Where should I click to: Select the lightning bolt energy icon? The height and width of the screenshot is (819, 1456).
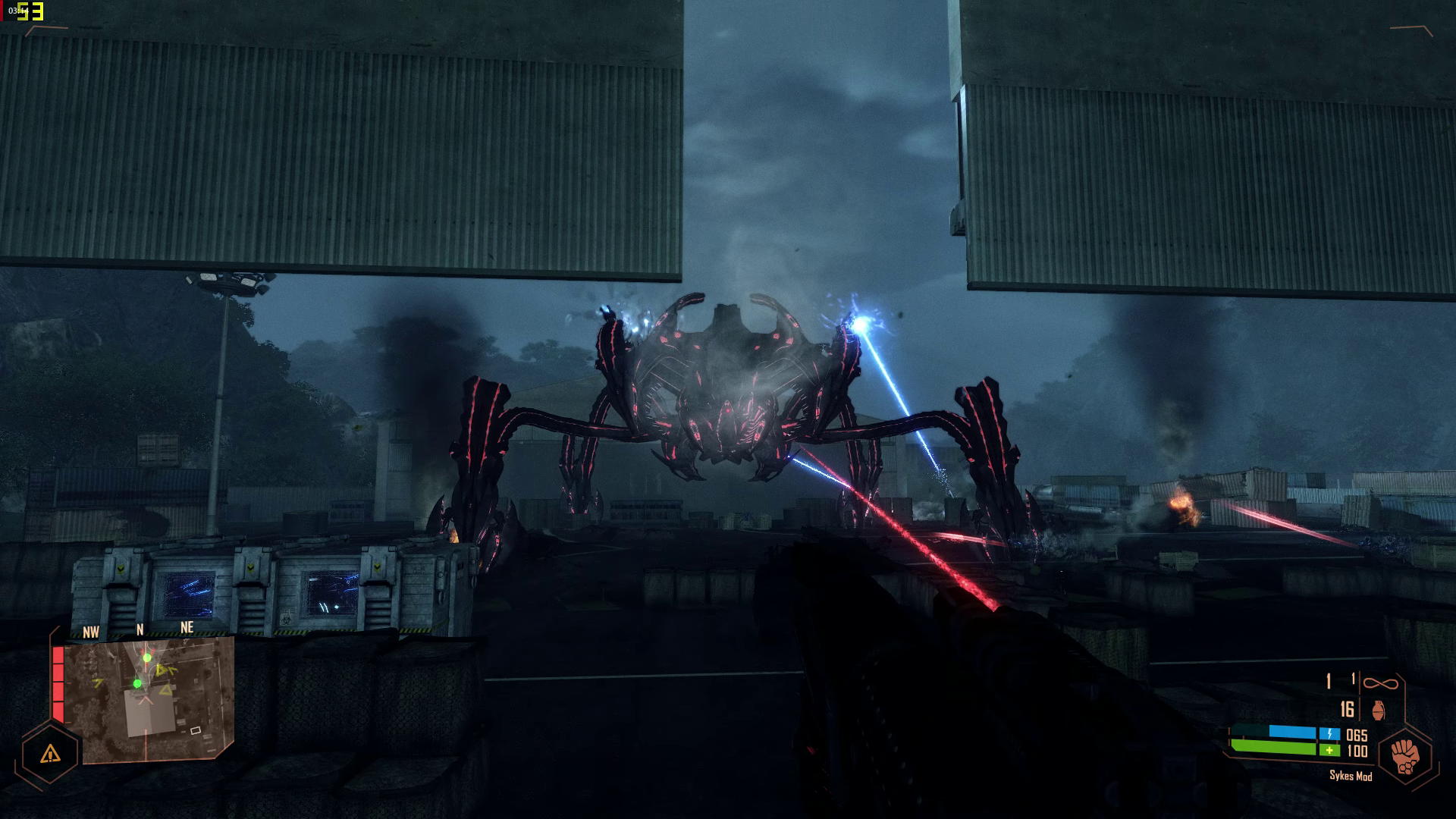click(x=1330, y=734)
